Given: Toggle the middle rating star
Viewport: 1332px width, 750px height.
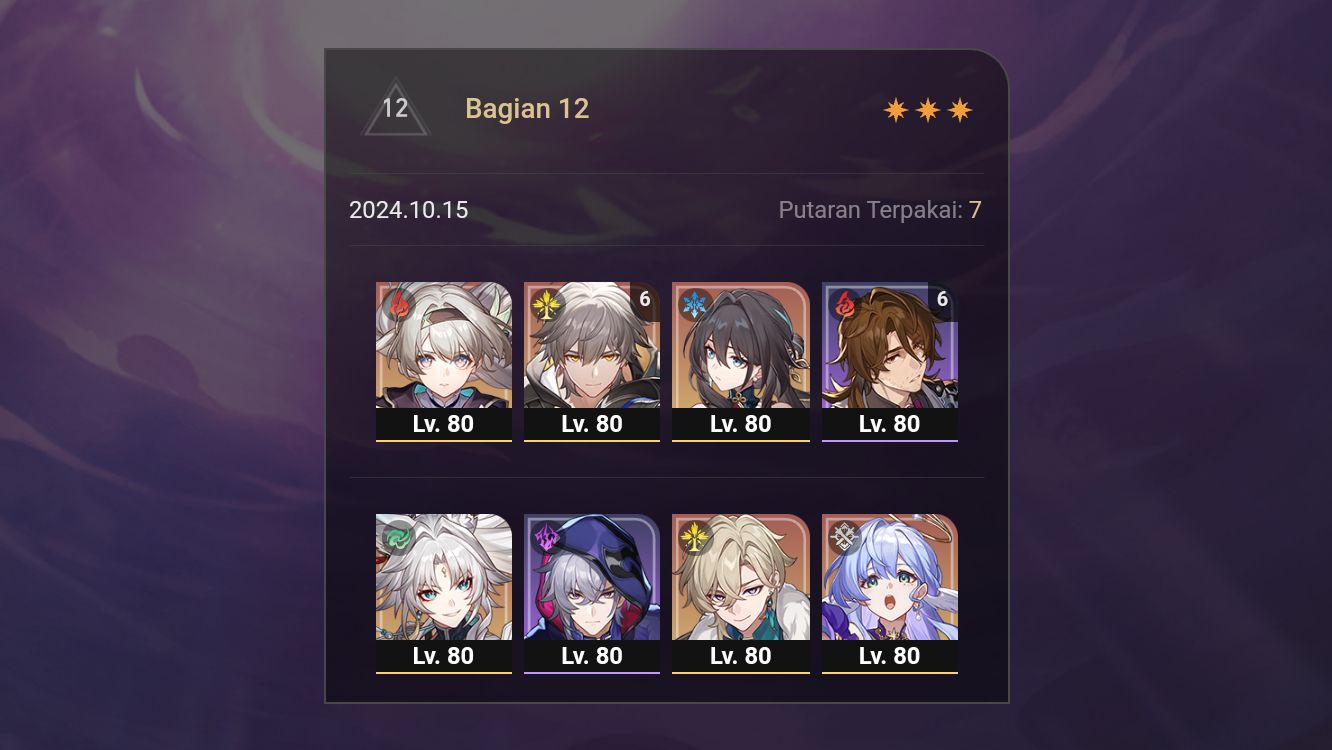Looking at the screenshot, I should (x=926, y=108).
